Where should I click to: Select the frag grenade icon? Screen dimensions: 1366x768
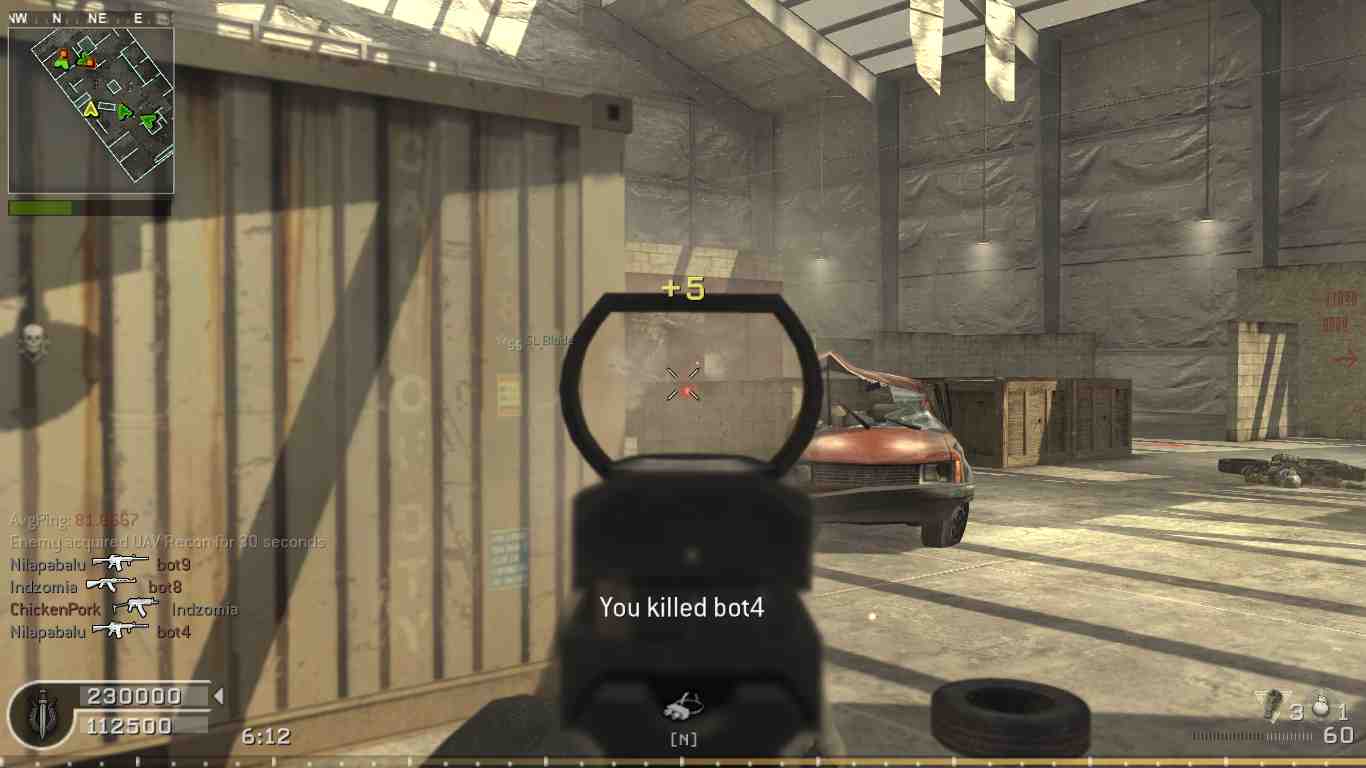(1319, 707)
